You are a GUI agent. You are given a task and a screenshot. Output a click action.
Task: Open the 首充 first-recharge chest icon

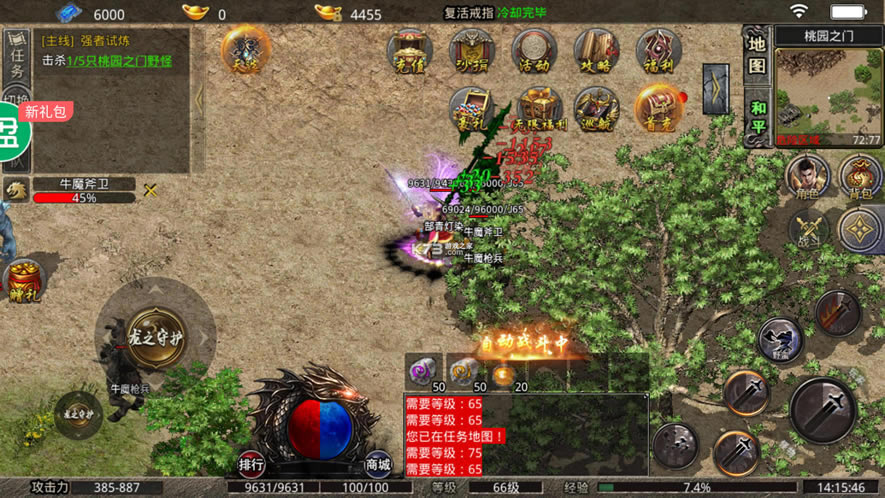coord(658,108)
